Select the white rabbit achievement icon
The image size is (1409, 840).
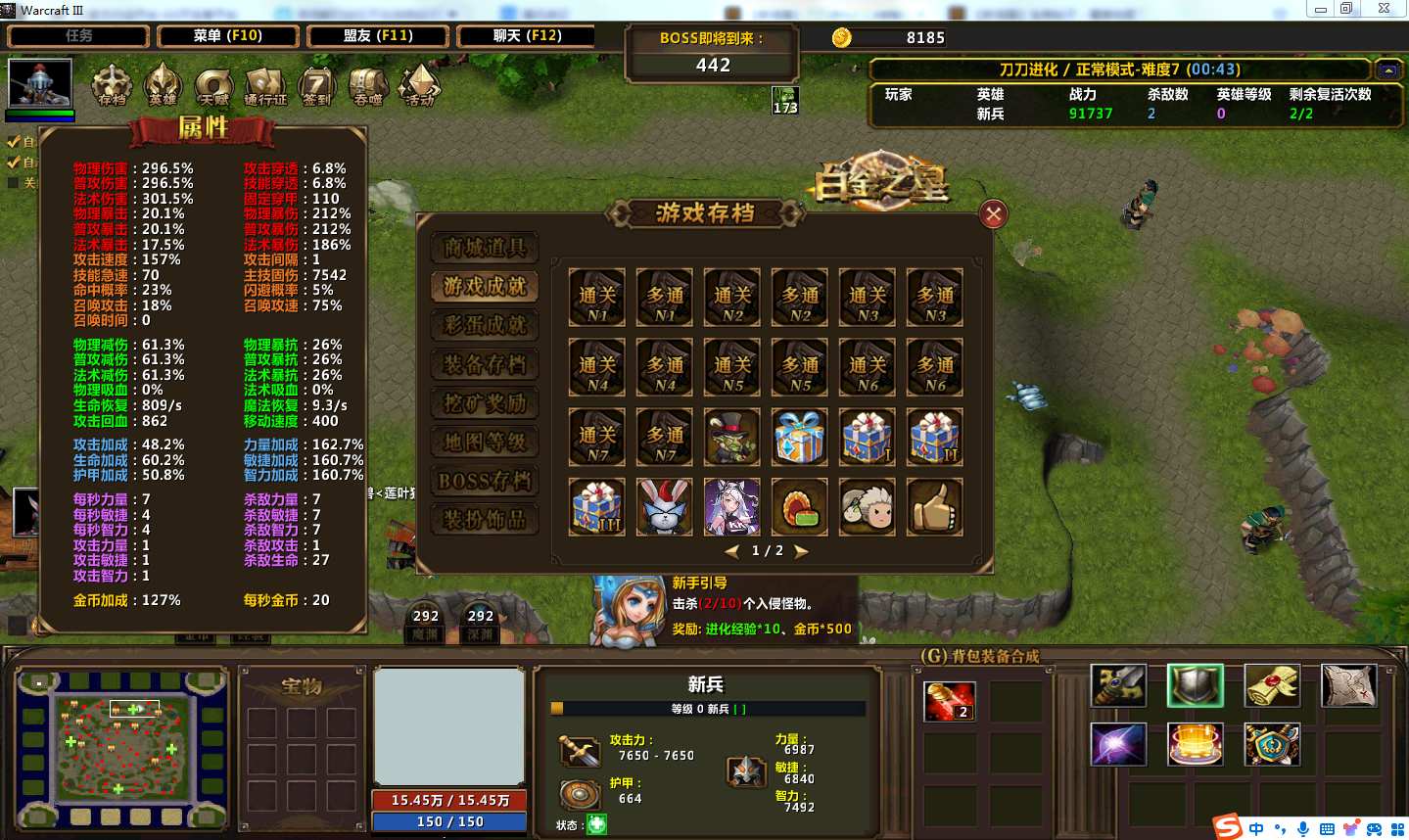(665, 507)
